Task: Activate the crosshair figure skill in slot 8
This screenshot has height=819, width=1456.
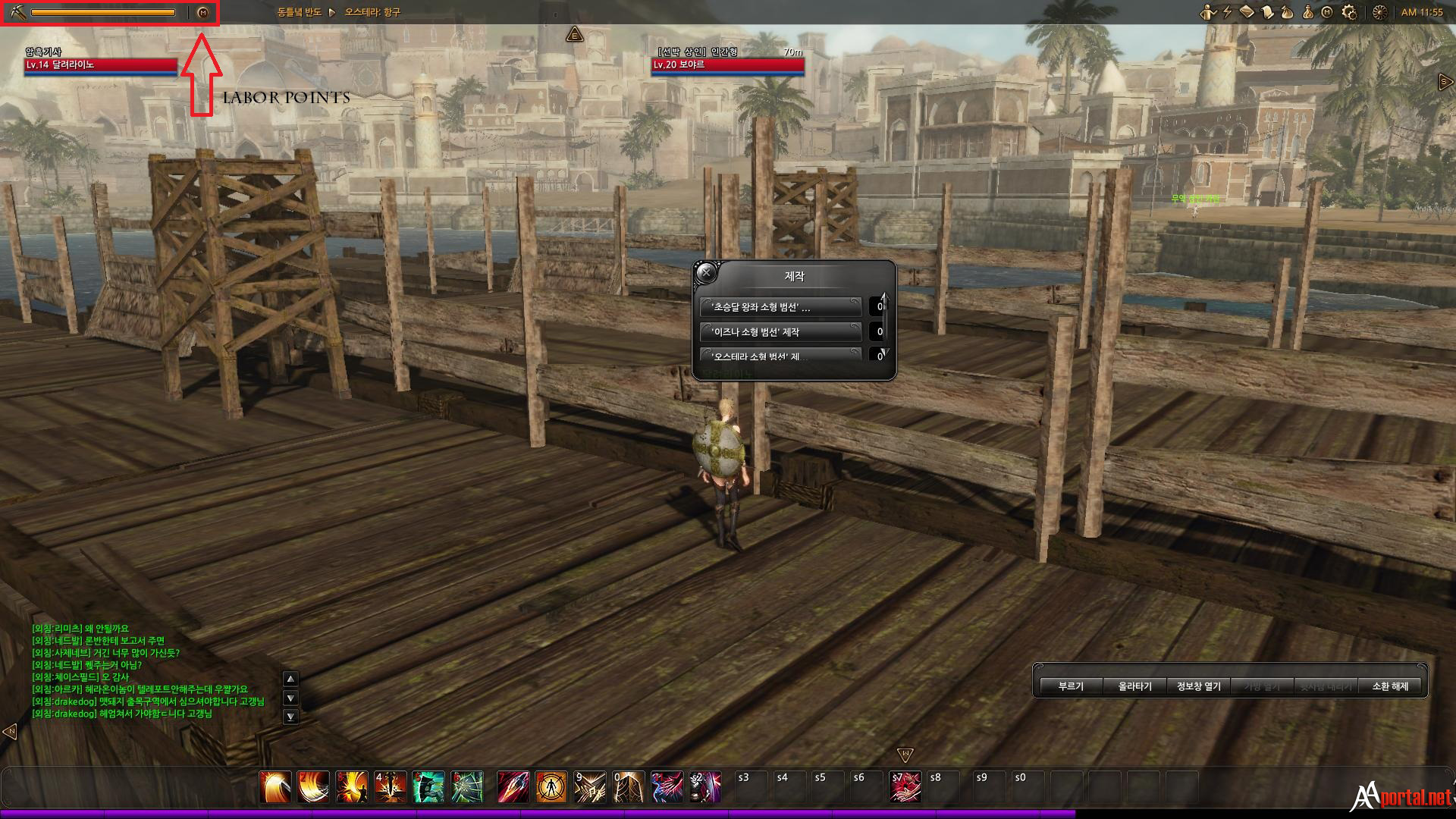Action: click(551, 787)
